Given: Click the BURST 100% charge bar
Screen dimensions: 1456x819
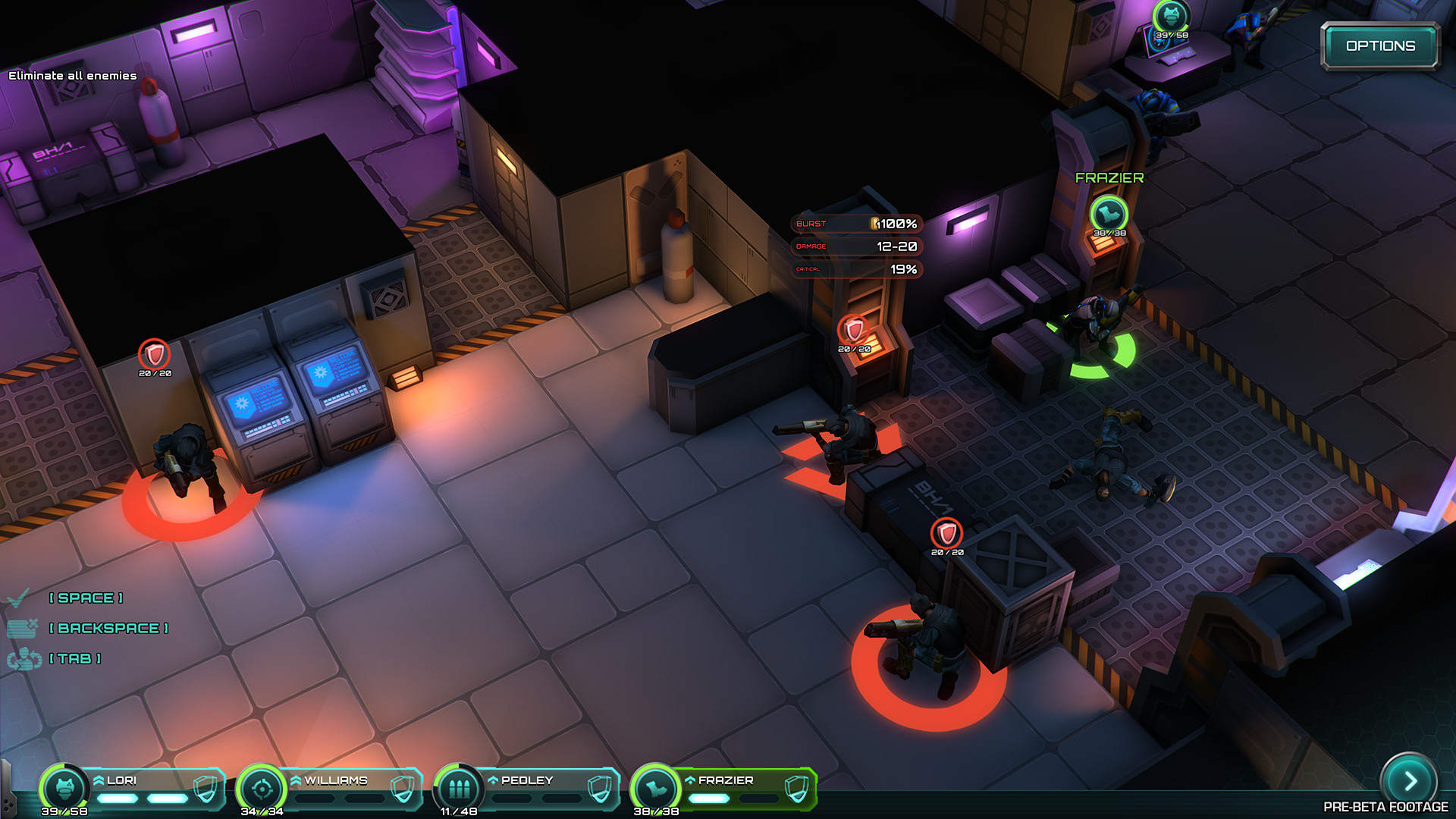Looking at the screenshot, I should [x=855, y=224].
